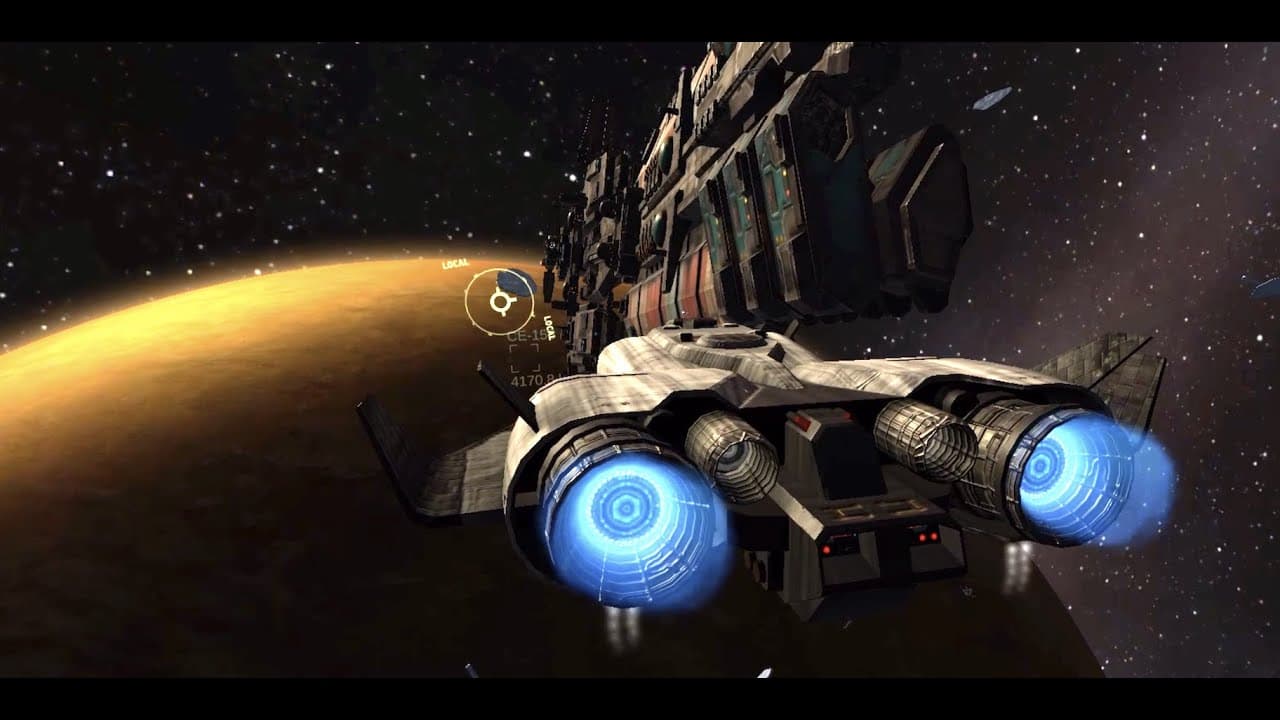1280x720 pixels.
Task: Click the lower vertical LOCAL tag
Action: click(549, 327)
